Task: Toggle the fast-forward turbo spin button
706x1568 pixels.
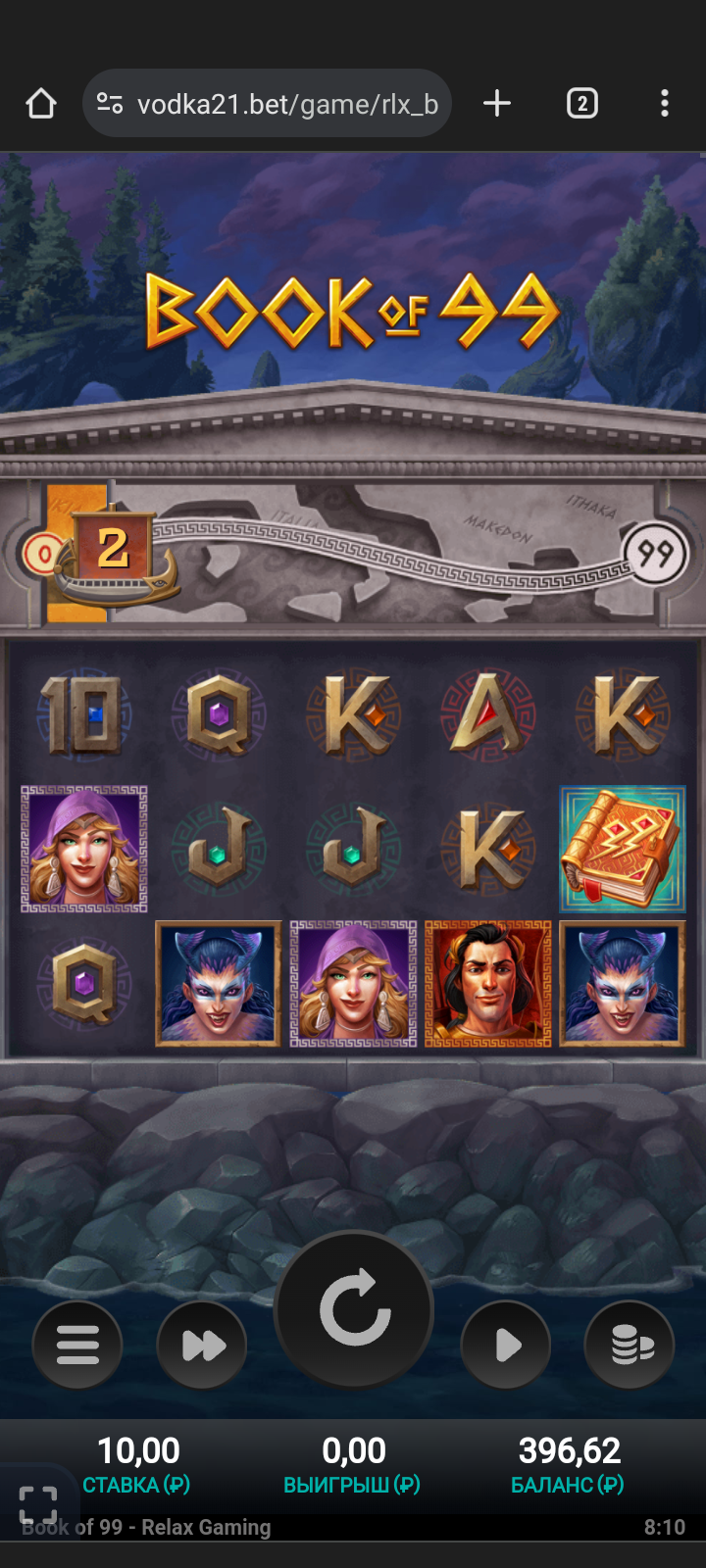Action: pos(203,1345)
